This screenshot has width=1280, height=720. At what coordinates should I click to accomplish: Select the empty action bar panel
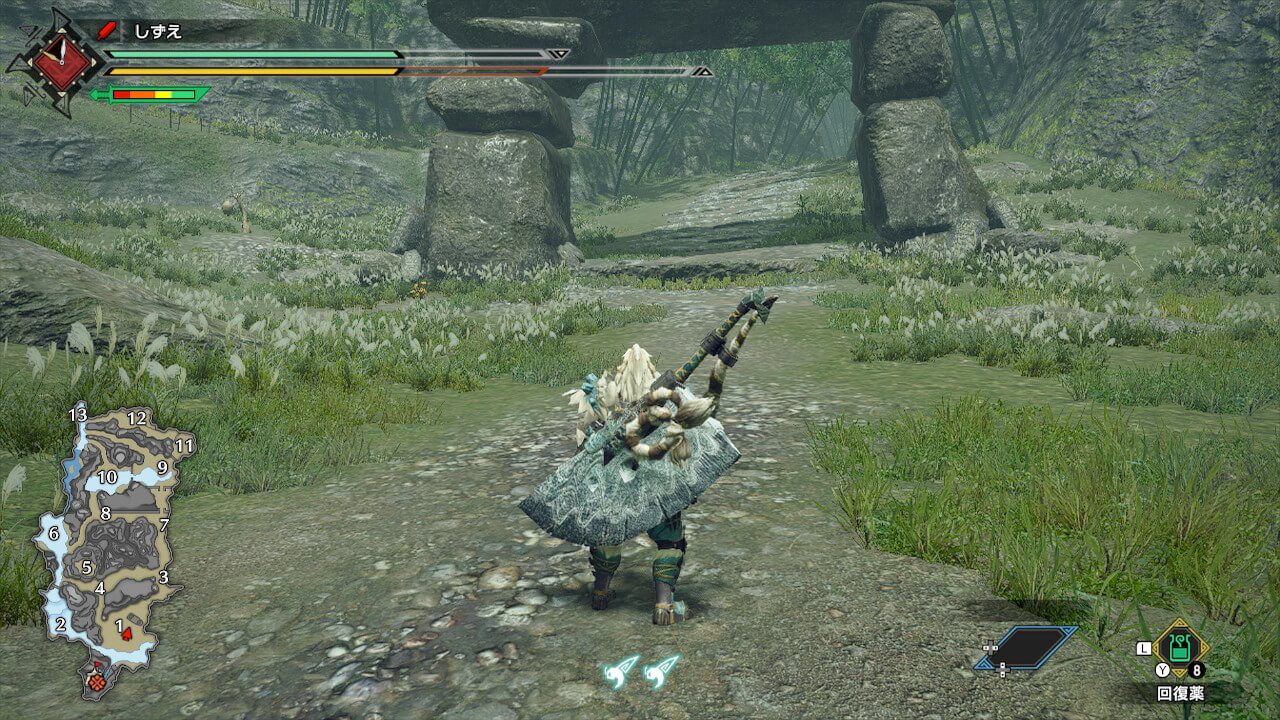click(x=1025, y=647)
